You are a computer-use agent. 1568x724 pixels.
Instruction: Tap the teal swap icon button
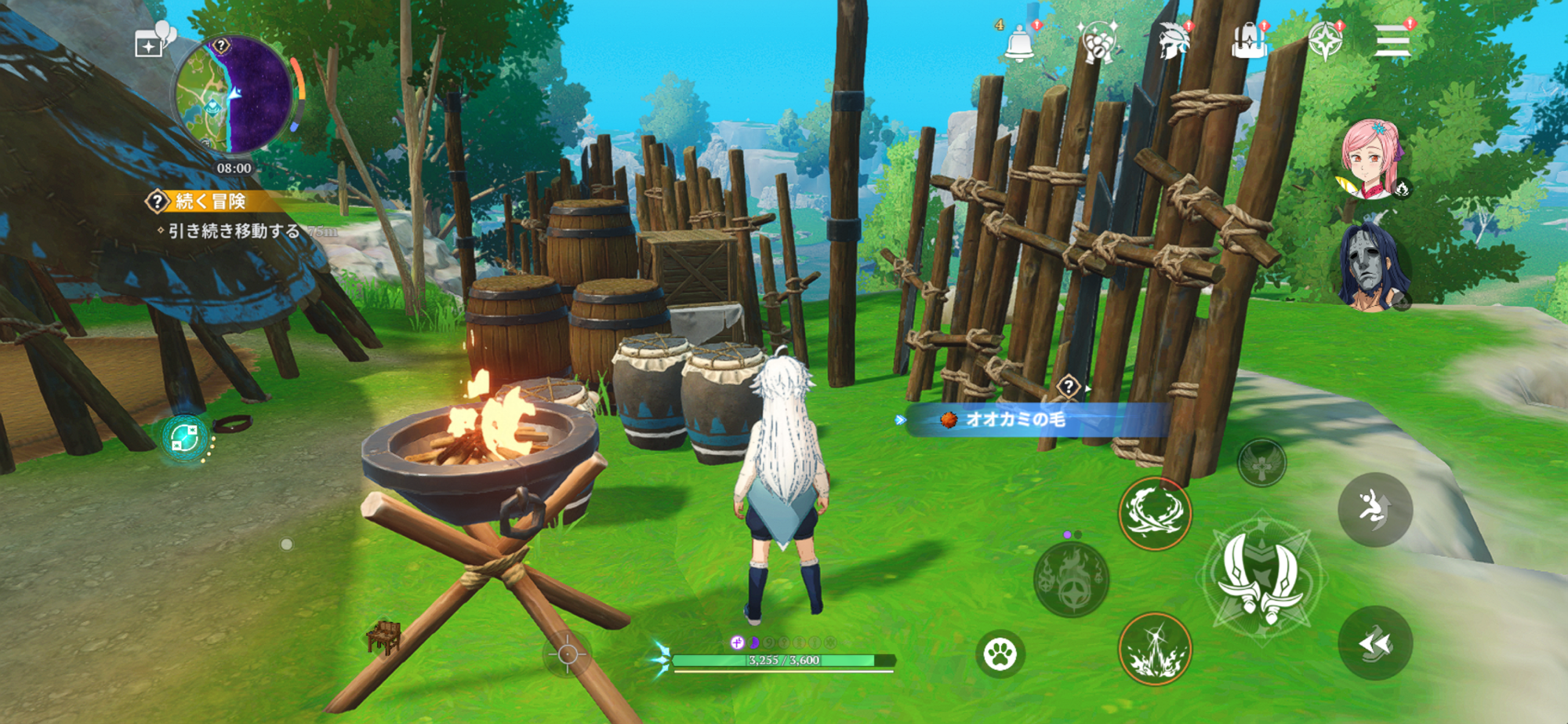coord(185,438)
